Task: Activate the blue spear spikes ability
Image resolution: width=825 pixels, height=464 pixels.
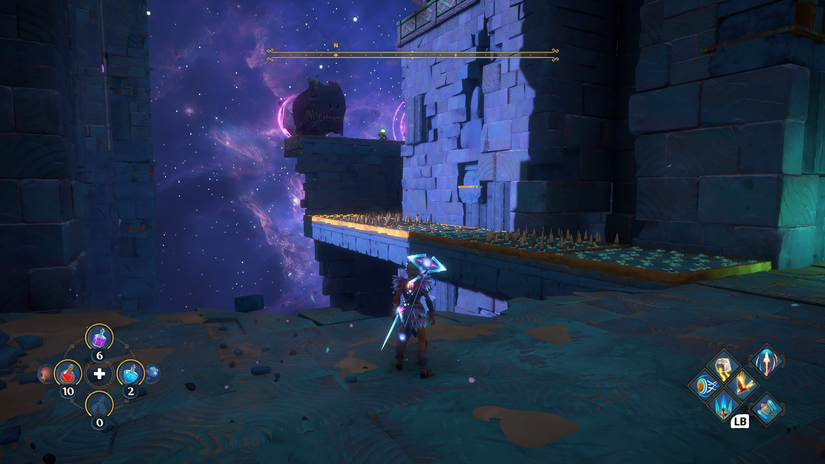Action: coord(722,405)
